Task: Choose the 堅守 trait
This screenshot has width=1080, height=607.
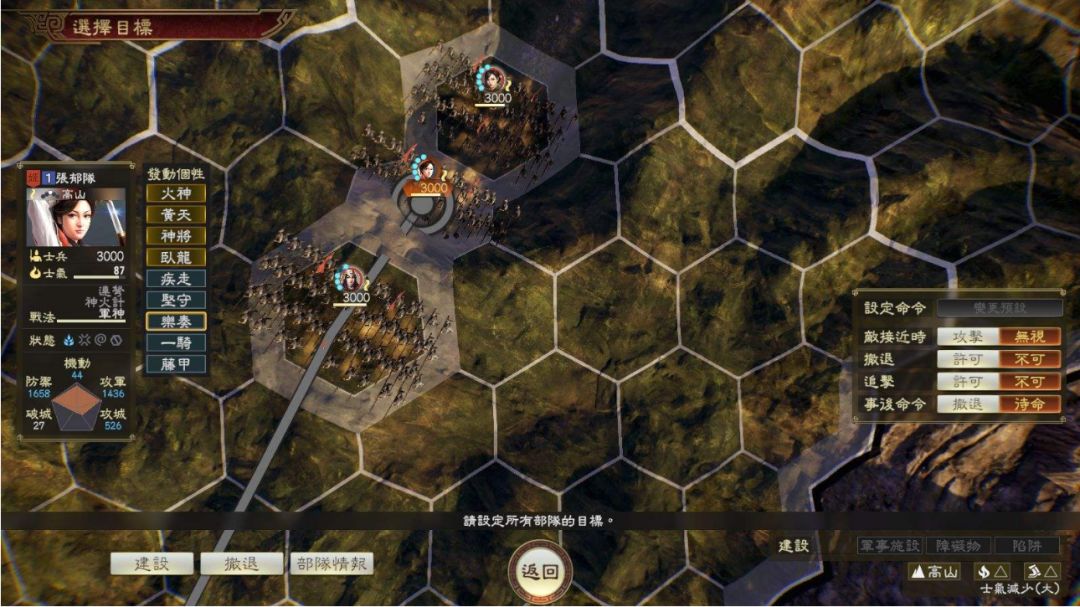Action: (x=176, y=300)
